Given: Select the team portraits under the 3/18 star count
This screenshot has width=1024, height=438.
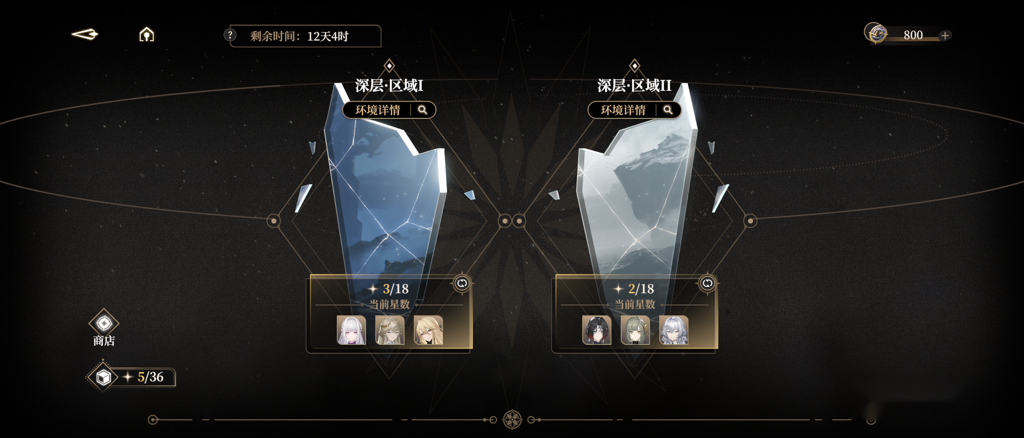Looking at the screenshot, I should click(x=391, y=330).
